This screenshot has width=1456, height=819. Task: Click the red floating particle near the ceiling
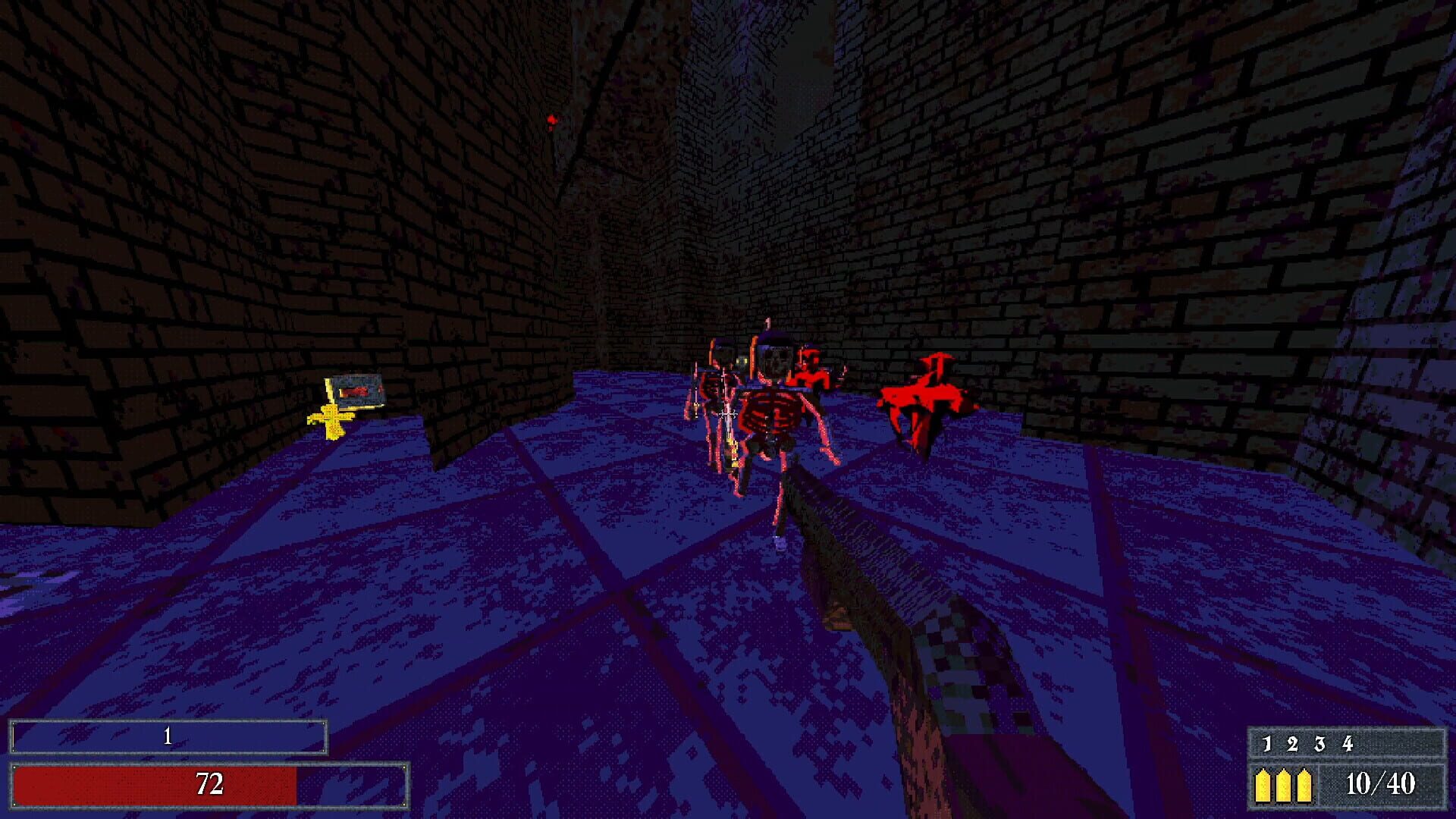coord(553,120)
